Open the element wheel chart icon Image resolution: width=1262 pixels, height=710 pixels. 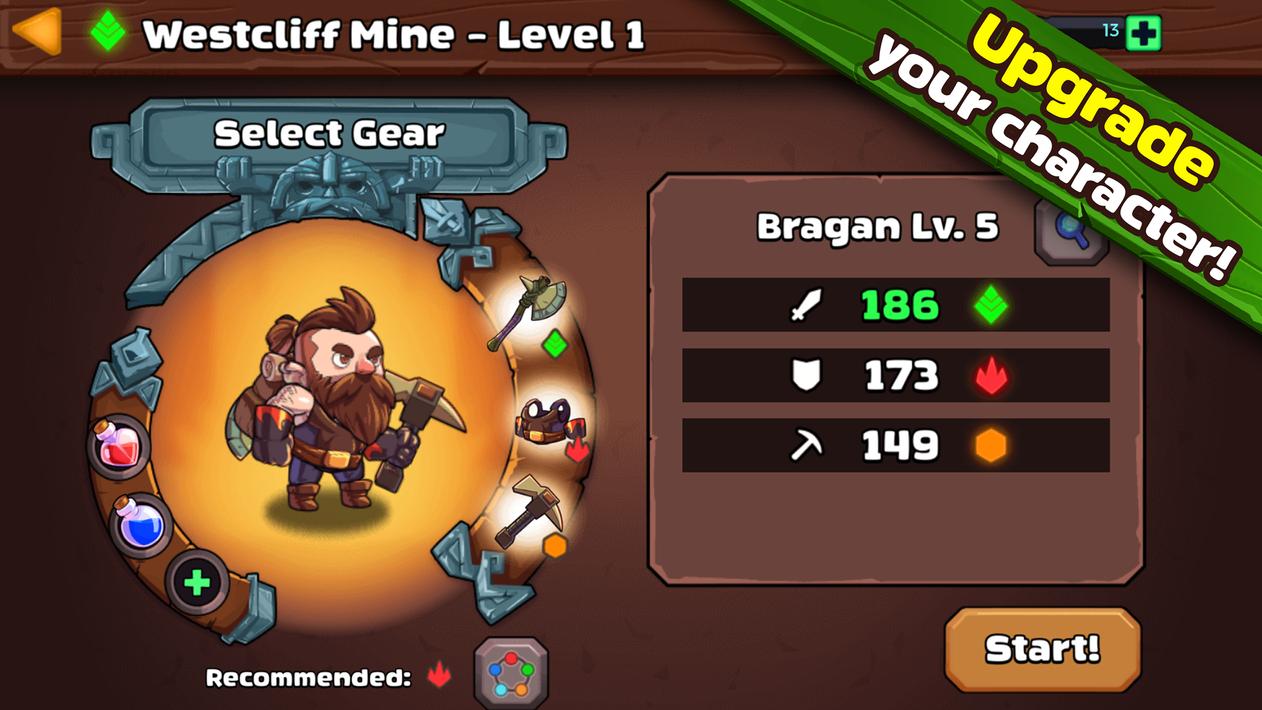511,673
